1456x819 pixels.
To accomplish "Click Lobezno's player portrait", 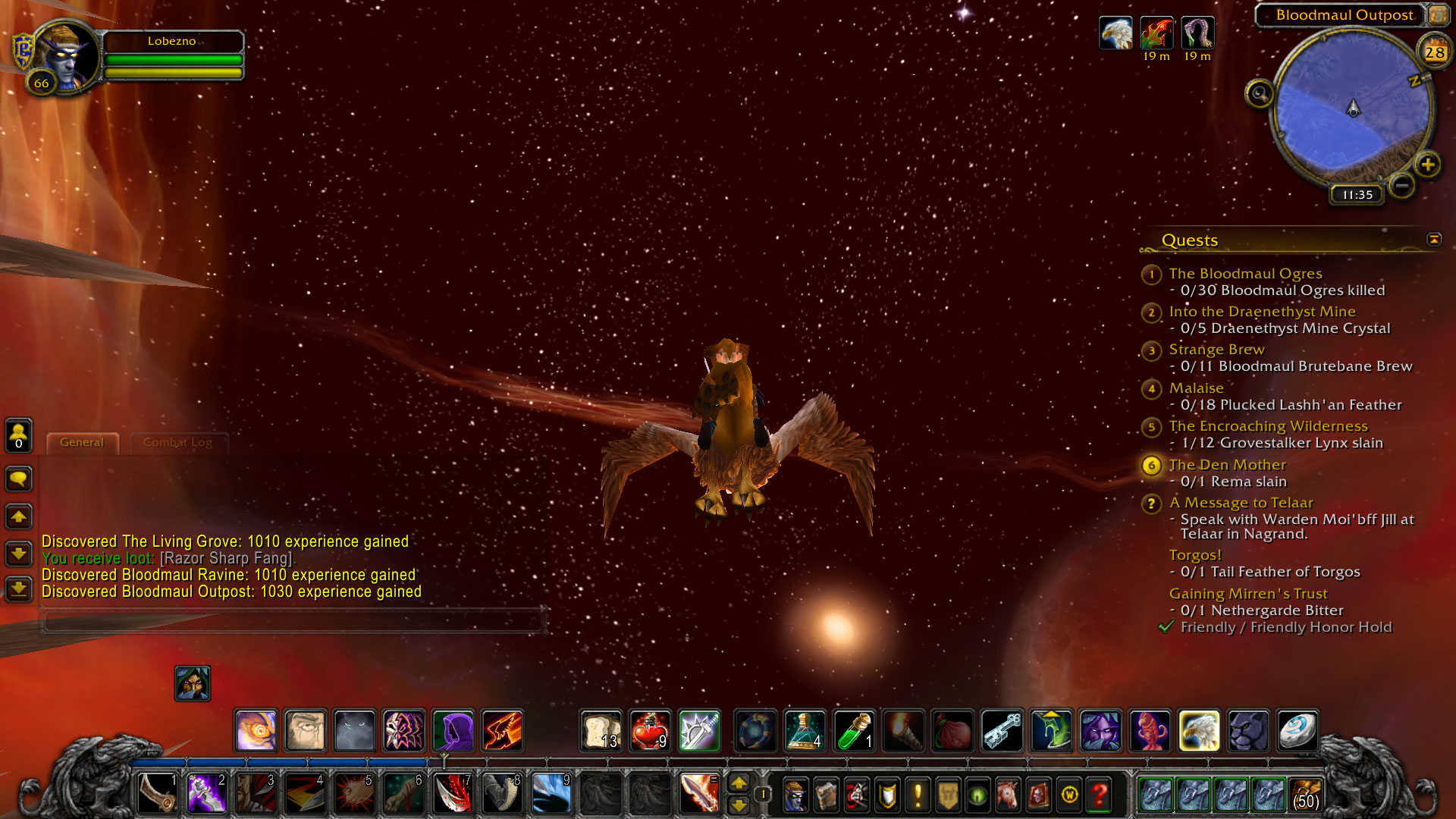I will [x=66, y=57].
